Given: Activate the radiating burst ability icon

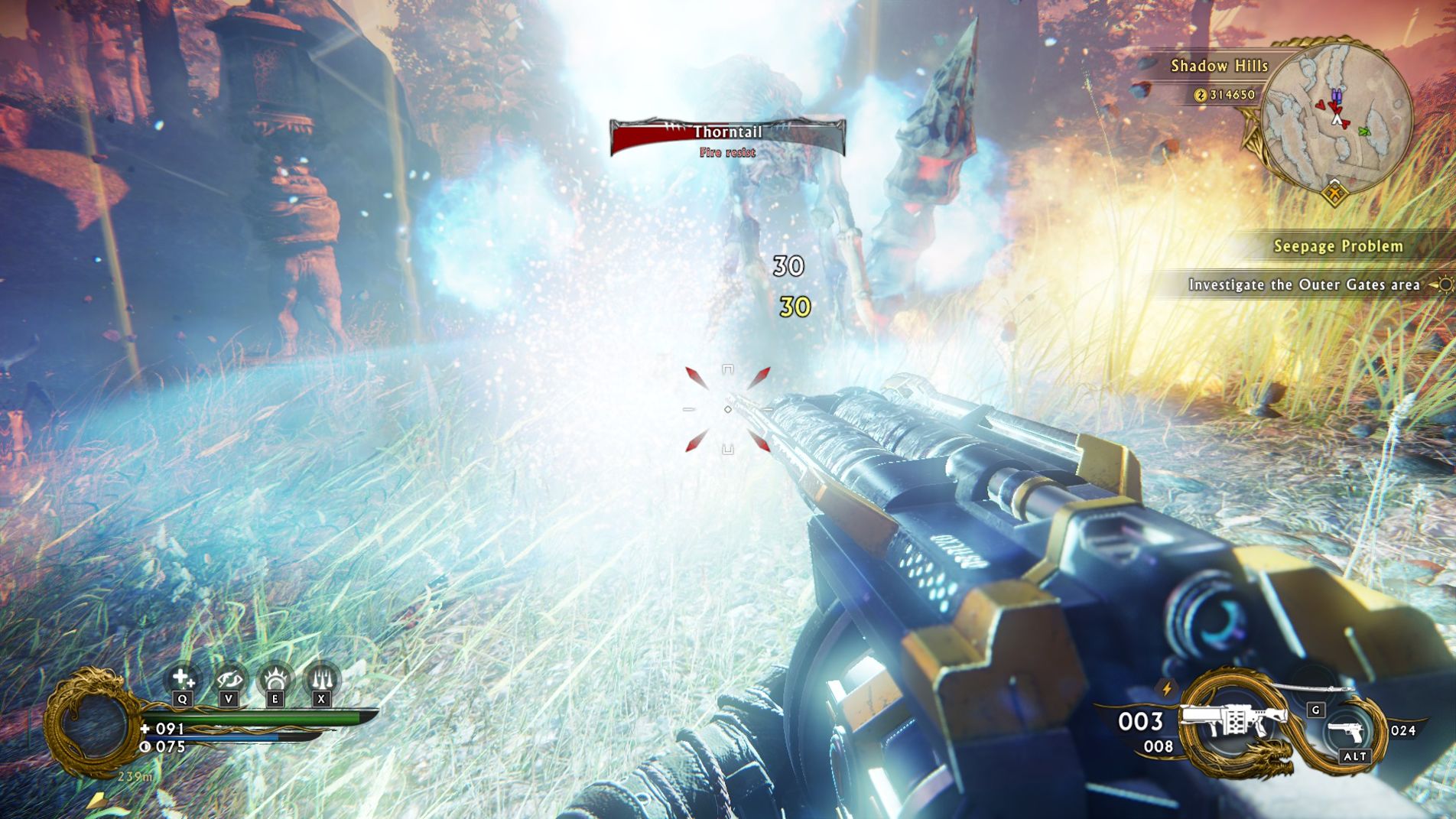Looking at the screenshot, I should click(x=275, y=678).
